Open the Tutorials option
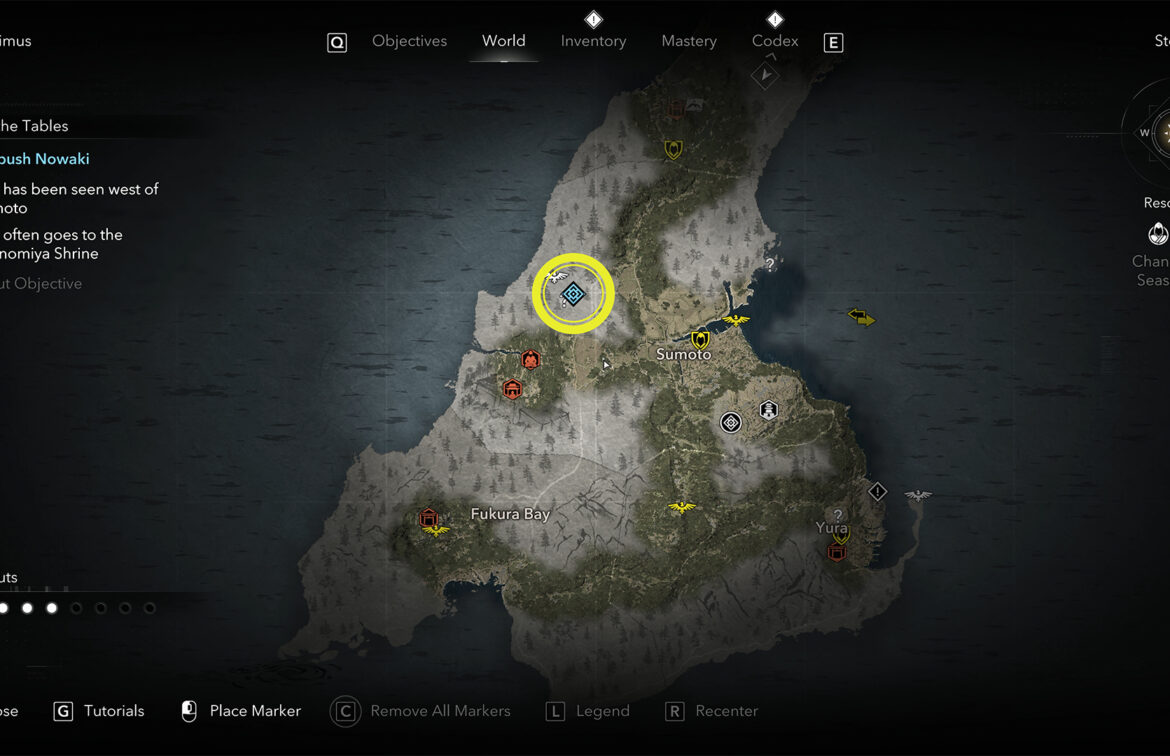Viewport: 1170px width, 756px height. [x=113, y=711]
